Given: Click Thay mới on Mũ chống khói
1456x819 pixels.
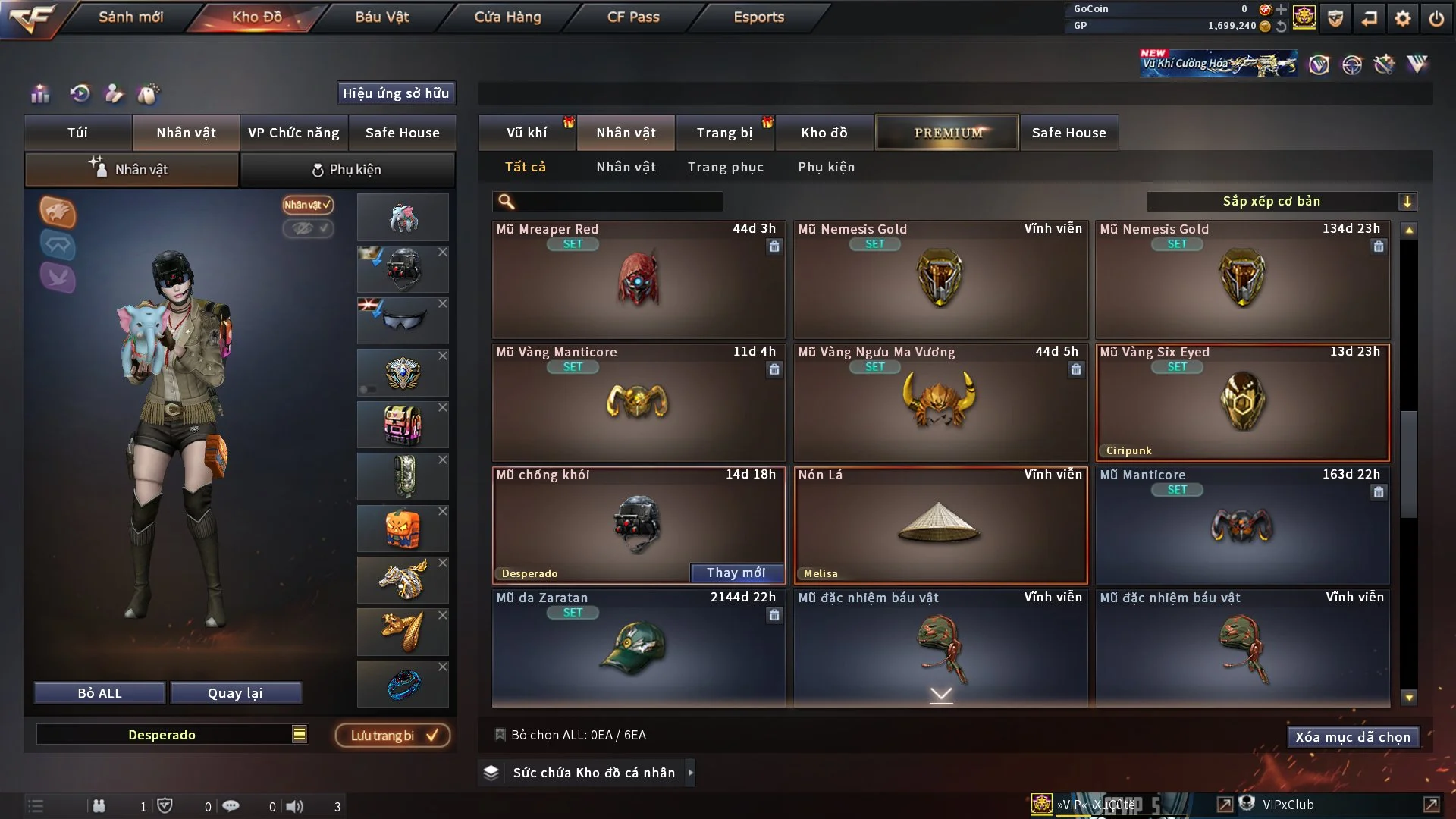Looking at the screenshot, I should [x=736, y=573].
